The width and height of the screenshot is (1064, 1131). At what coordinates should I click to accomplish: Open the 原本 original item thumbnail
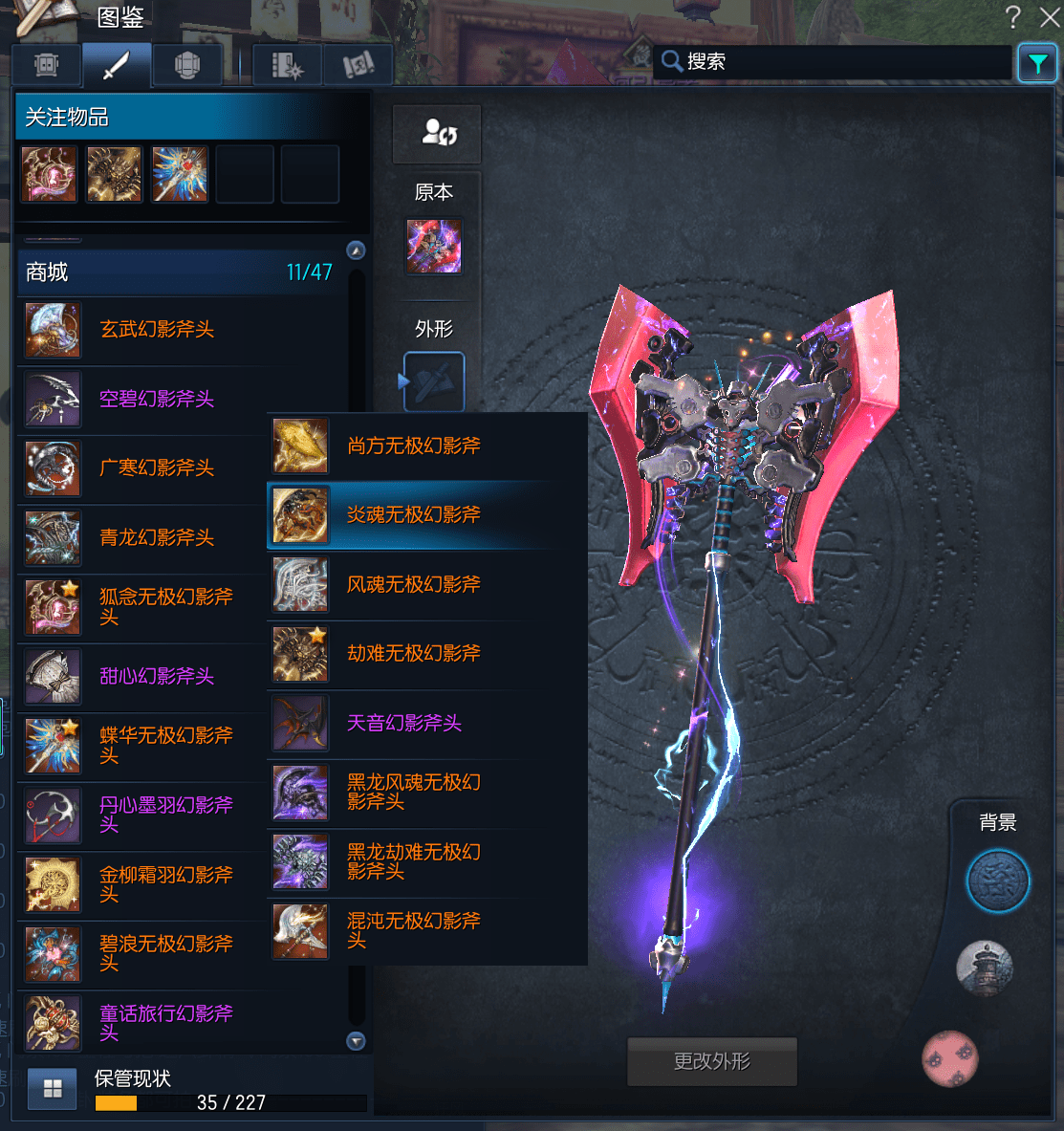434,246
